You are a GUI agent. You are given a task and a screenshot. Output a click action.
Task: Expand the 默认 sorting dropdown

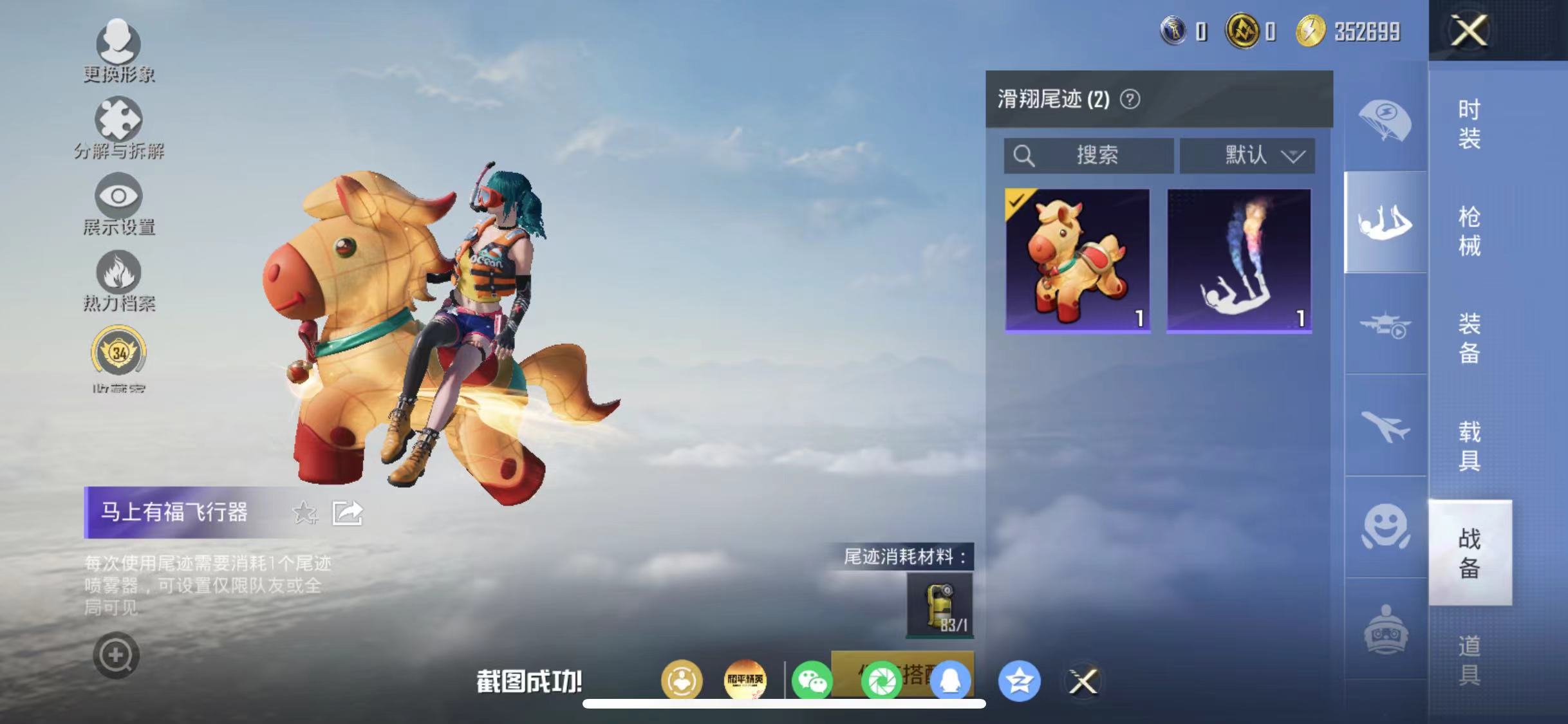(1247, 154)
